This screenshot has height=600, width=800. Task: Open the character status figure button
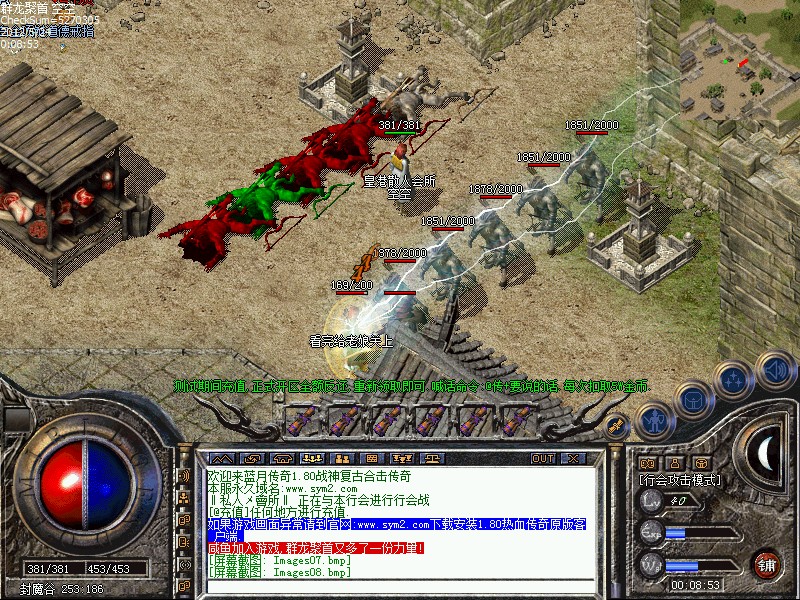pos(652,420)
